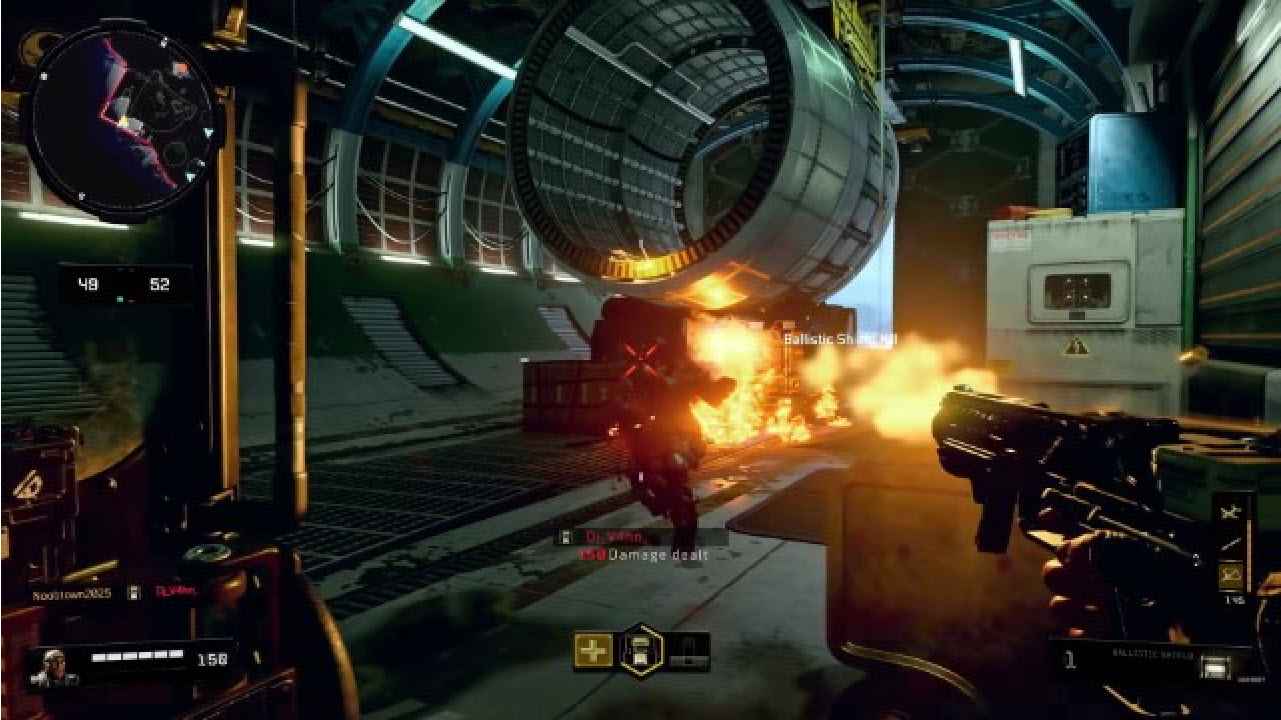The image size is (1281, 720).
Task: Click the shield icon beside Noobtown2025
Action: click(135, 592)
